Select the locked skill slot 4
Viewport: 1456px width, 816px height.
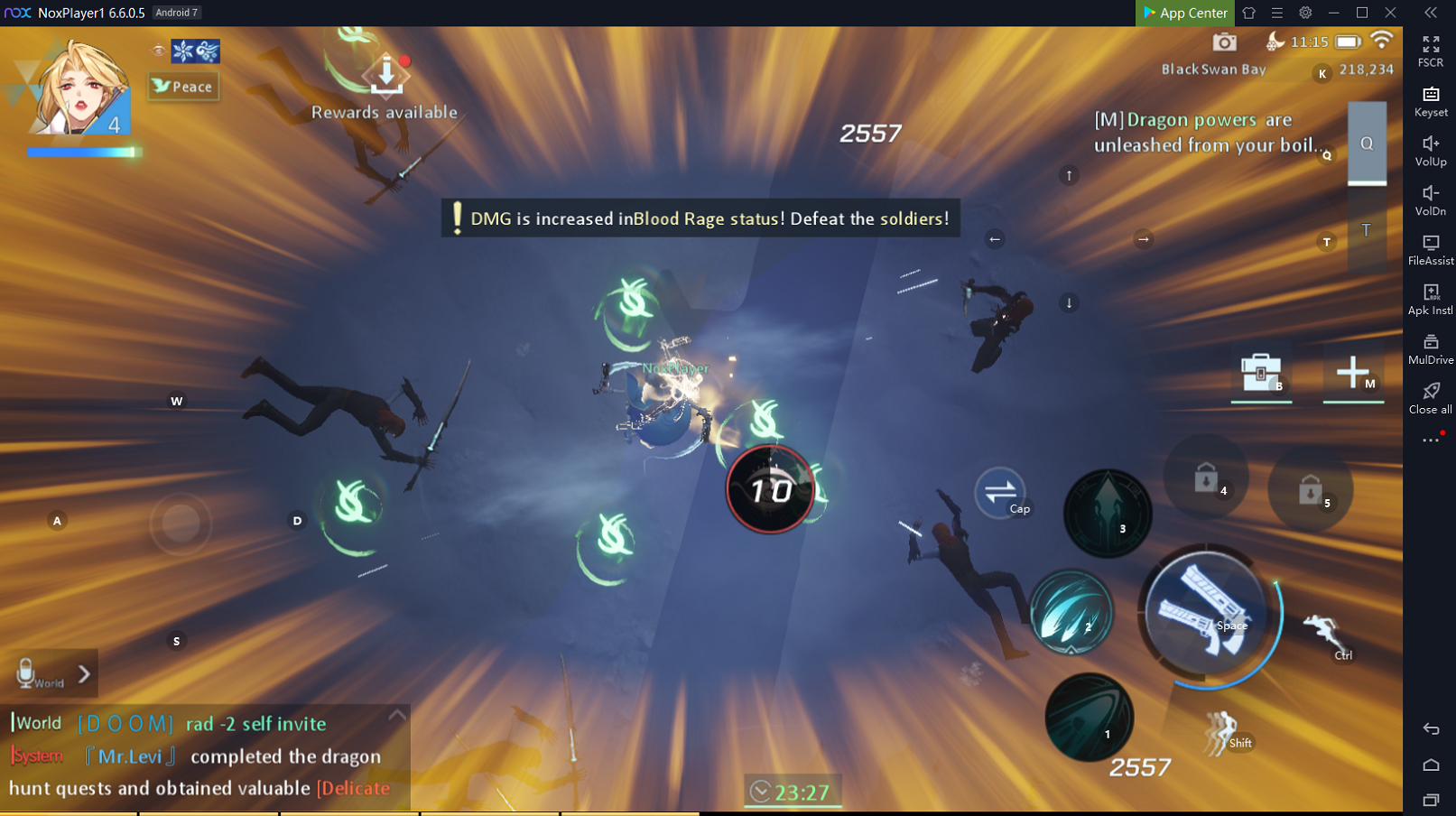1206,478
